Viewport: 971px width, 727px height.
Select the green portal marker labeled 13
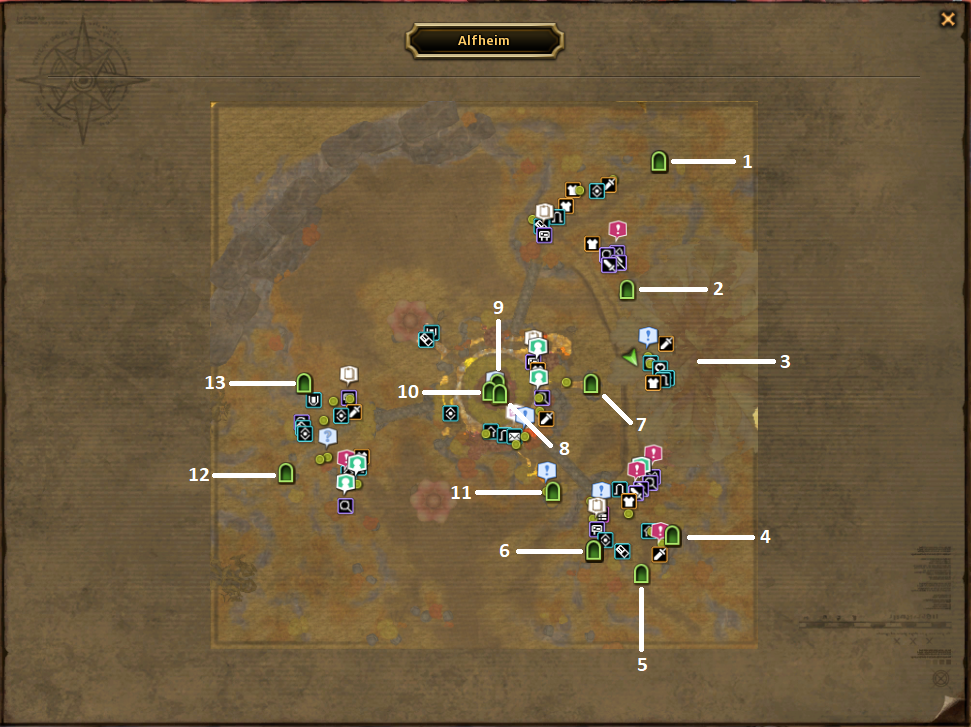(304, 383)
